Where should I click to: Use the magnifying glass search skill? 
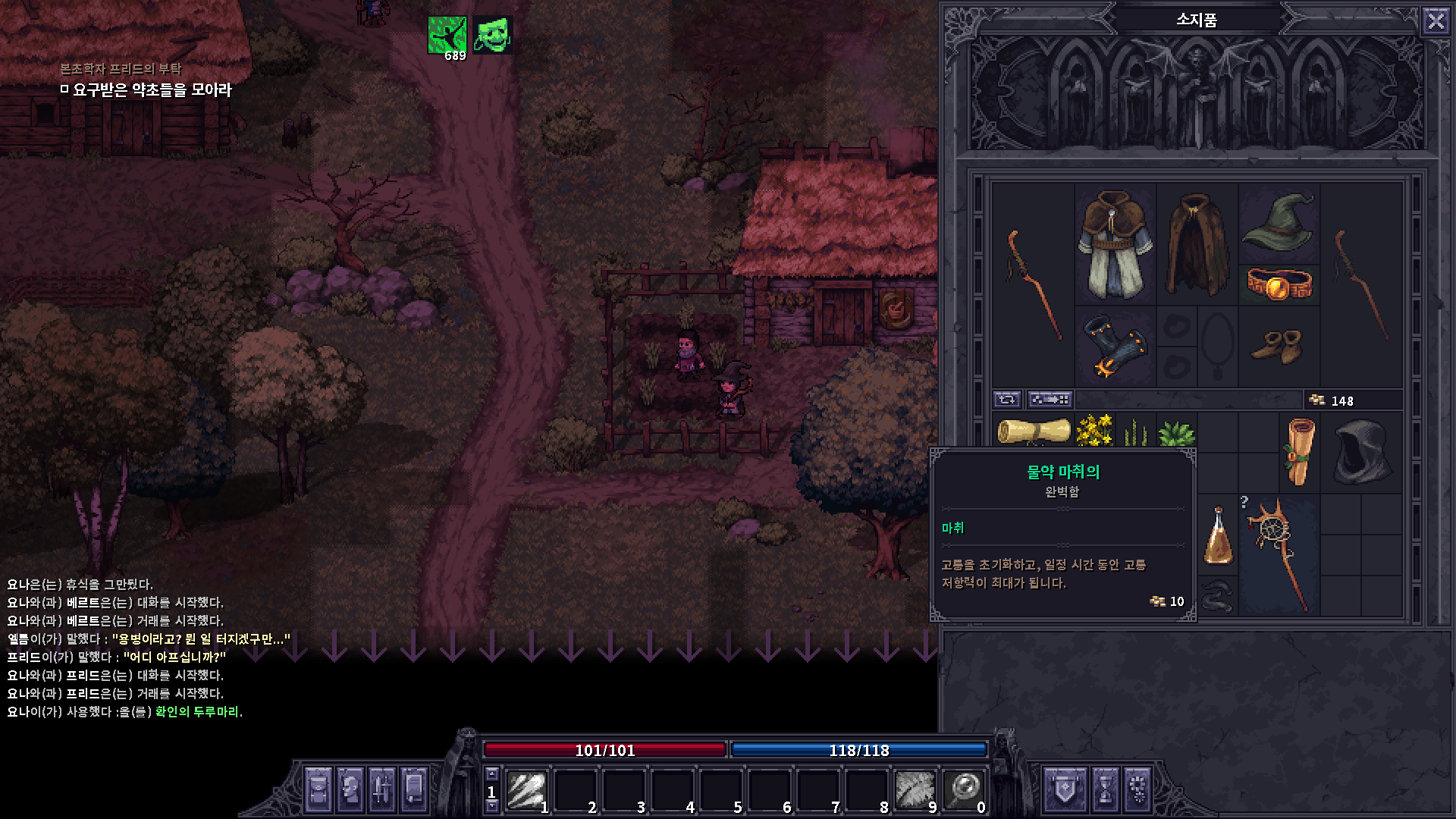[x=963, y=790]
